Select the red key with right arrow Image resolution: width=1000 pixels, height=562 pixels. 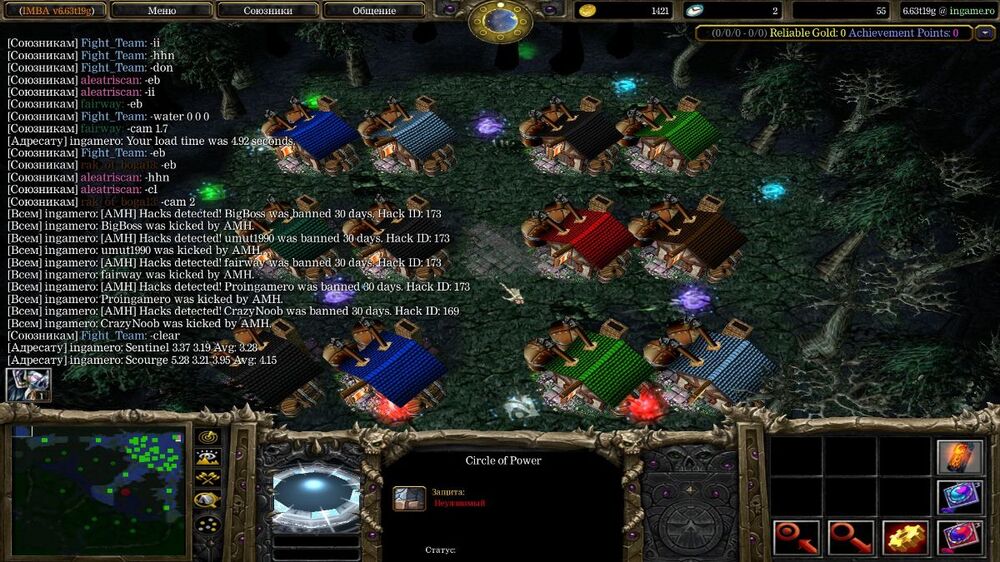[851, 538]
